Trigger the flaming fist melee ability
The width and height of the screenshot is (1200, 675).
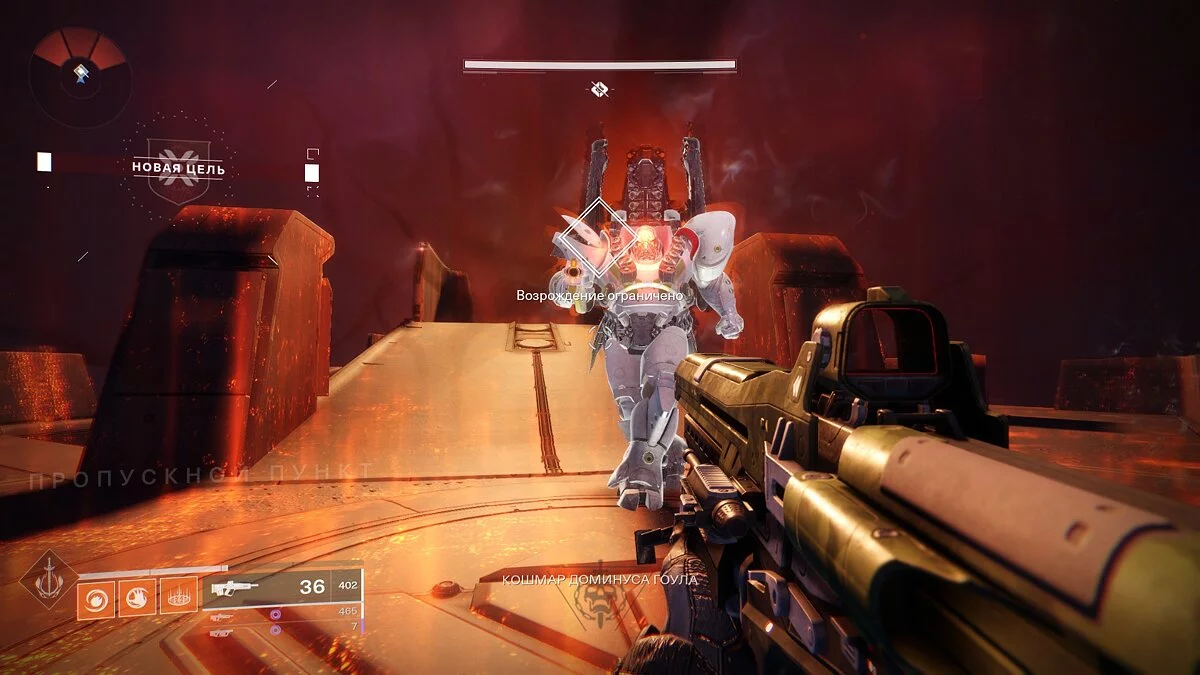pos(138,599)
